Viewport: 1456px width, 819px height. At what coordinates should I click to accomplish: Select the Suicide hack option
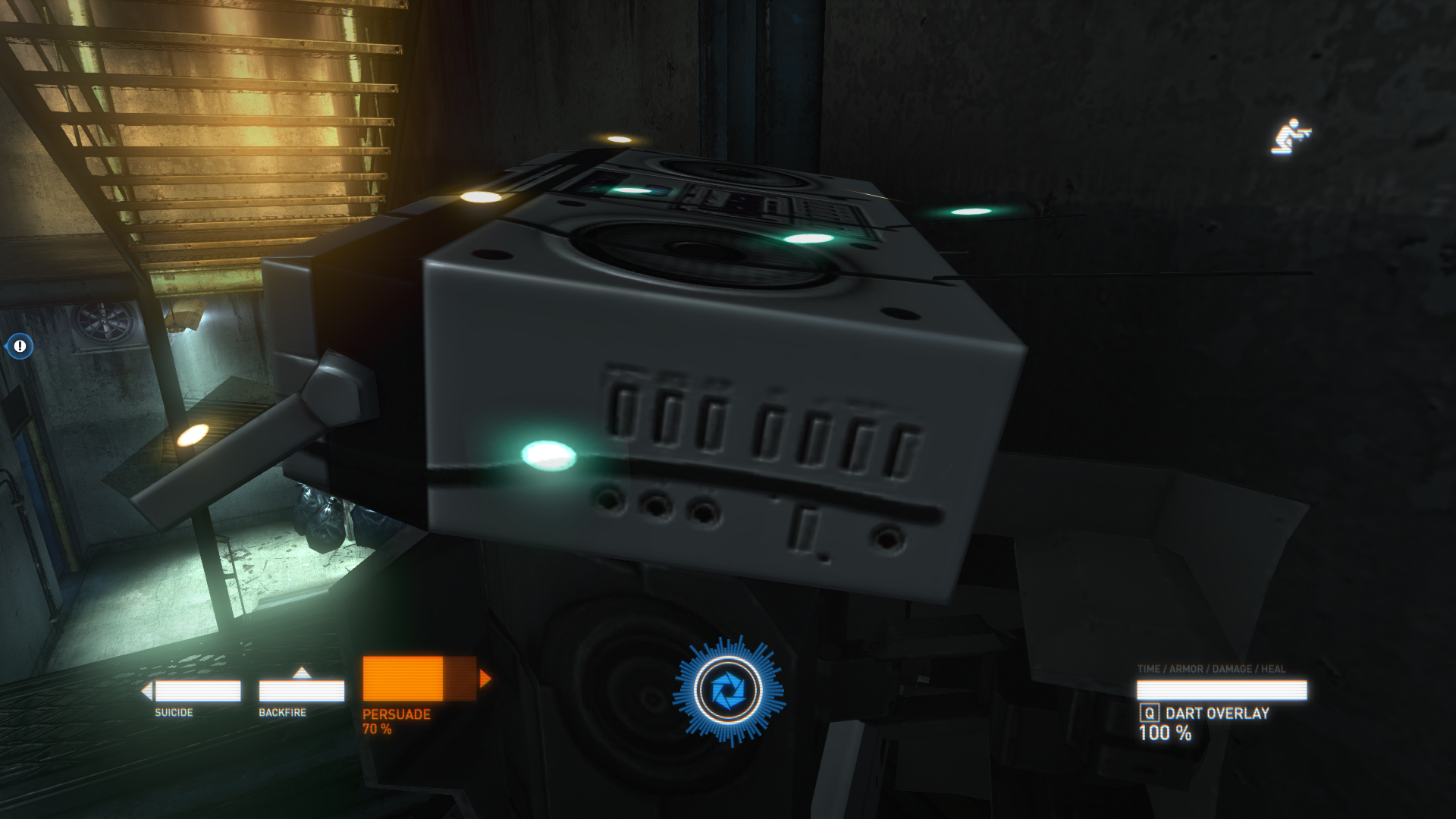tap(196, 691)
